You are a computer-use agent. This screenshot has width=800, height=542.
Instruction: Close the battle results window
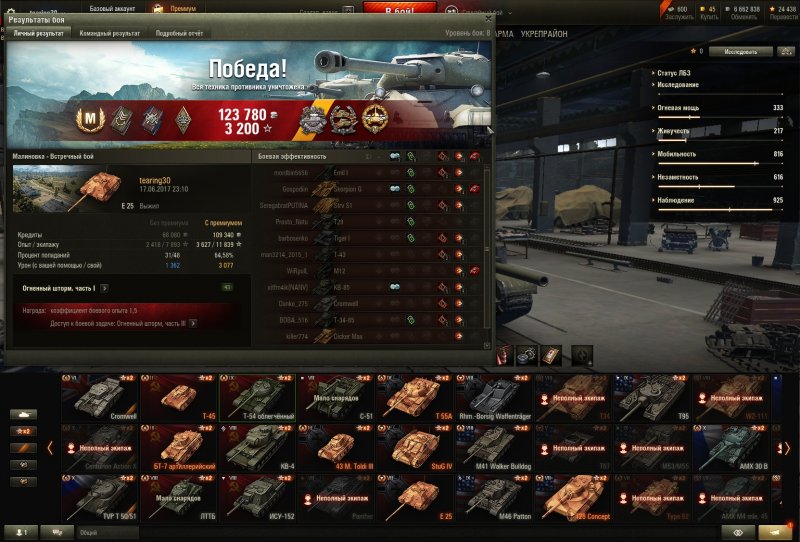pos(487,18)
